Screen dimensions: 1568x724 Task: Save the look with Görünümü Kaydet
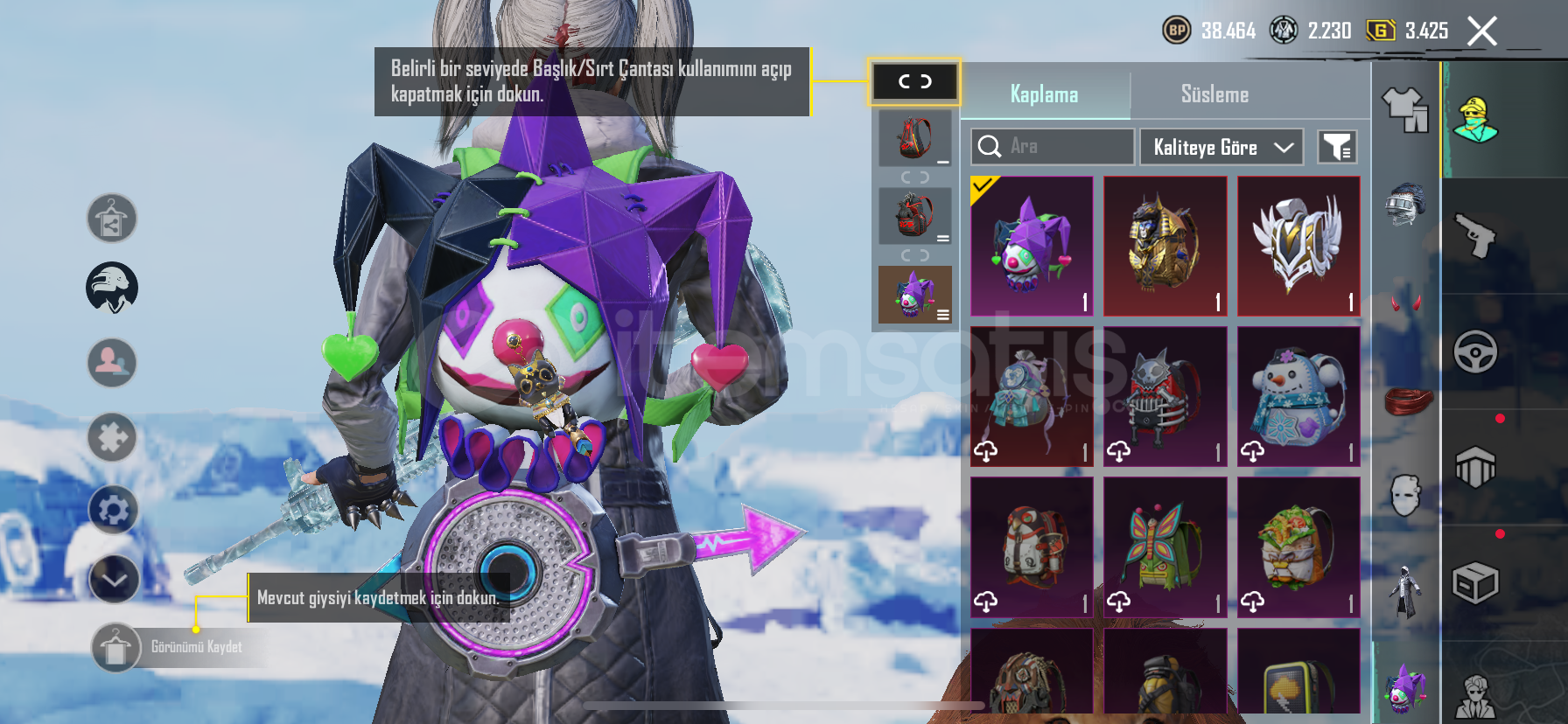coord(115,647)
